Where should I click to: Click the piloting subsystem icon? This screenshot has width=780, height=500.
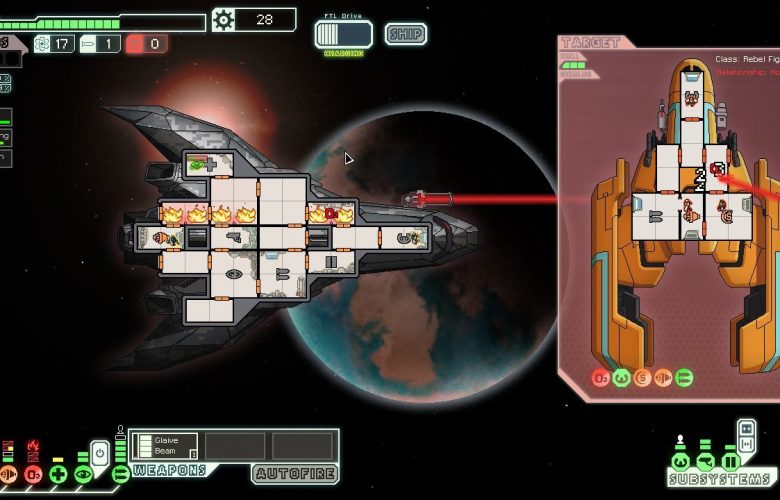(680, 462)
